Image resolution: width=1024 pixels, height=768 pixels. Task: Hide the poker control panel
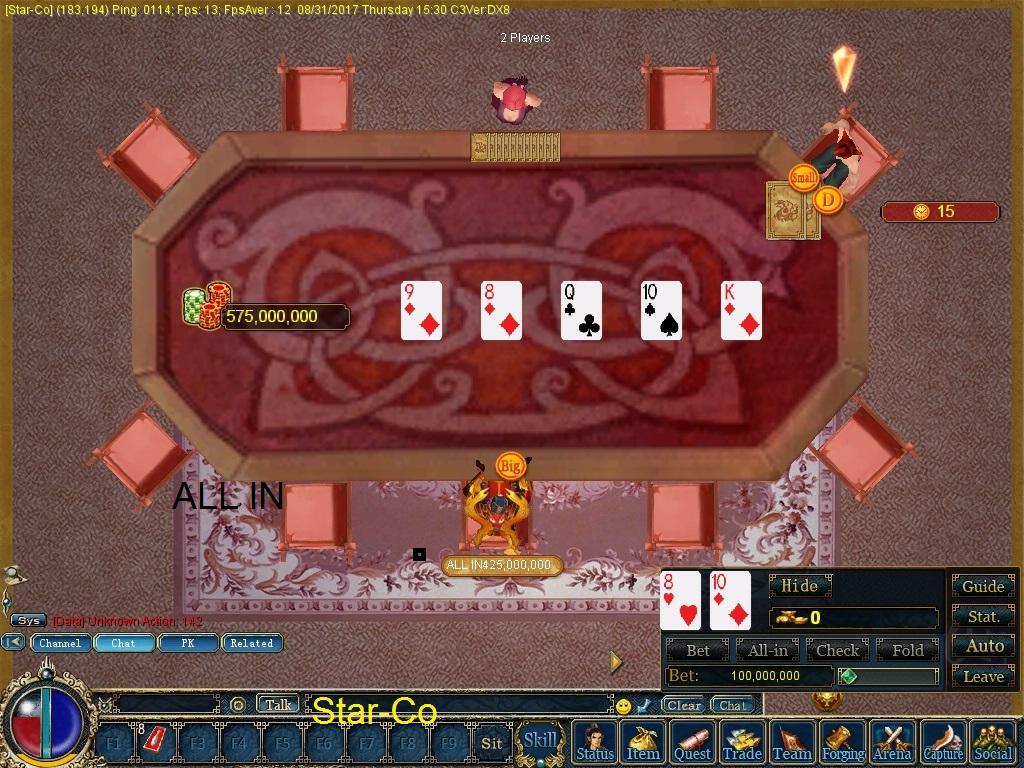799,586
